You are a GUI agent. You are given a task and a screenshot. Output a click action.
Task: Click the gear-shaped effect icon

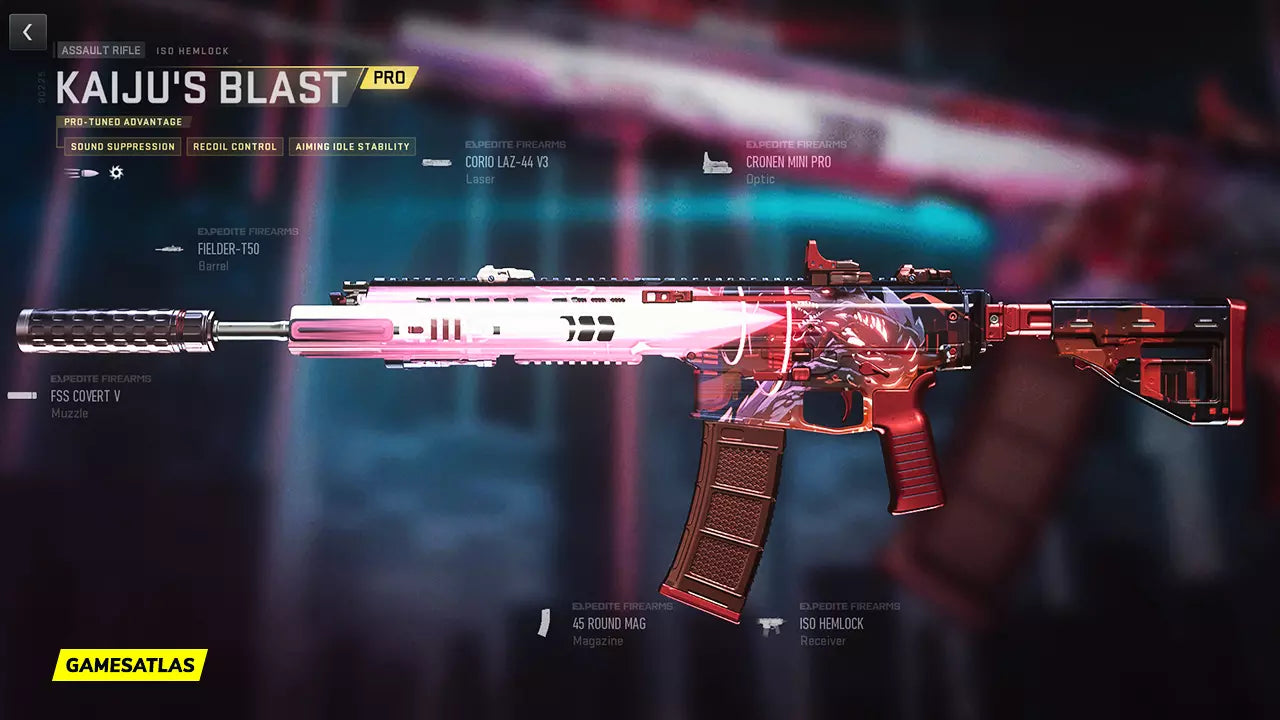(x=116, y=173)
